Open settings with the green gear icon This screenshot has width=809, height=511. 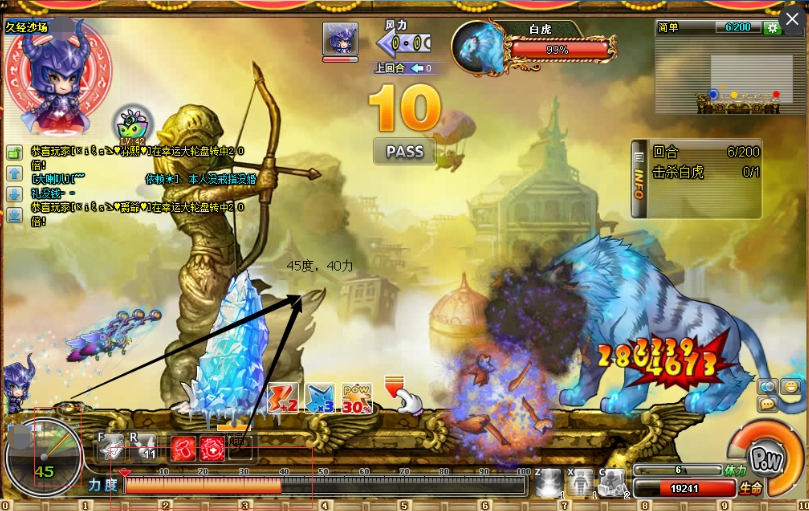click(x=771, y=28)
